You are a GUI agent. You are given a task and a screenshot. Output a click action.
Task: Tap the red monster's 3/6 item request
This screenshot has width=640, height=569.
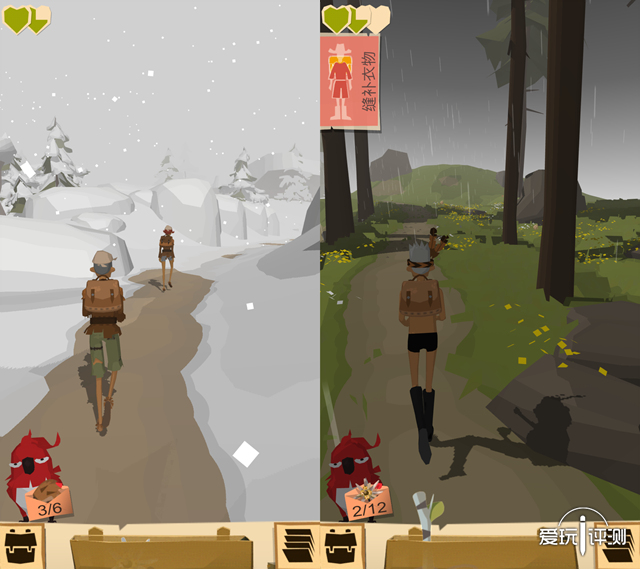click(x=45, y=500)
